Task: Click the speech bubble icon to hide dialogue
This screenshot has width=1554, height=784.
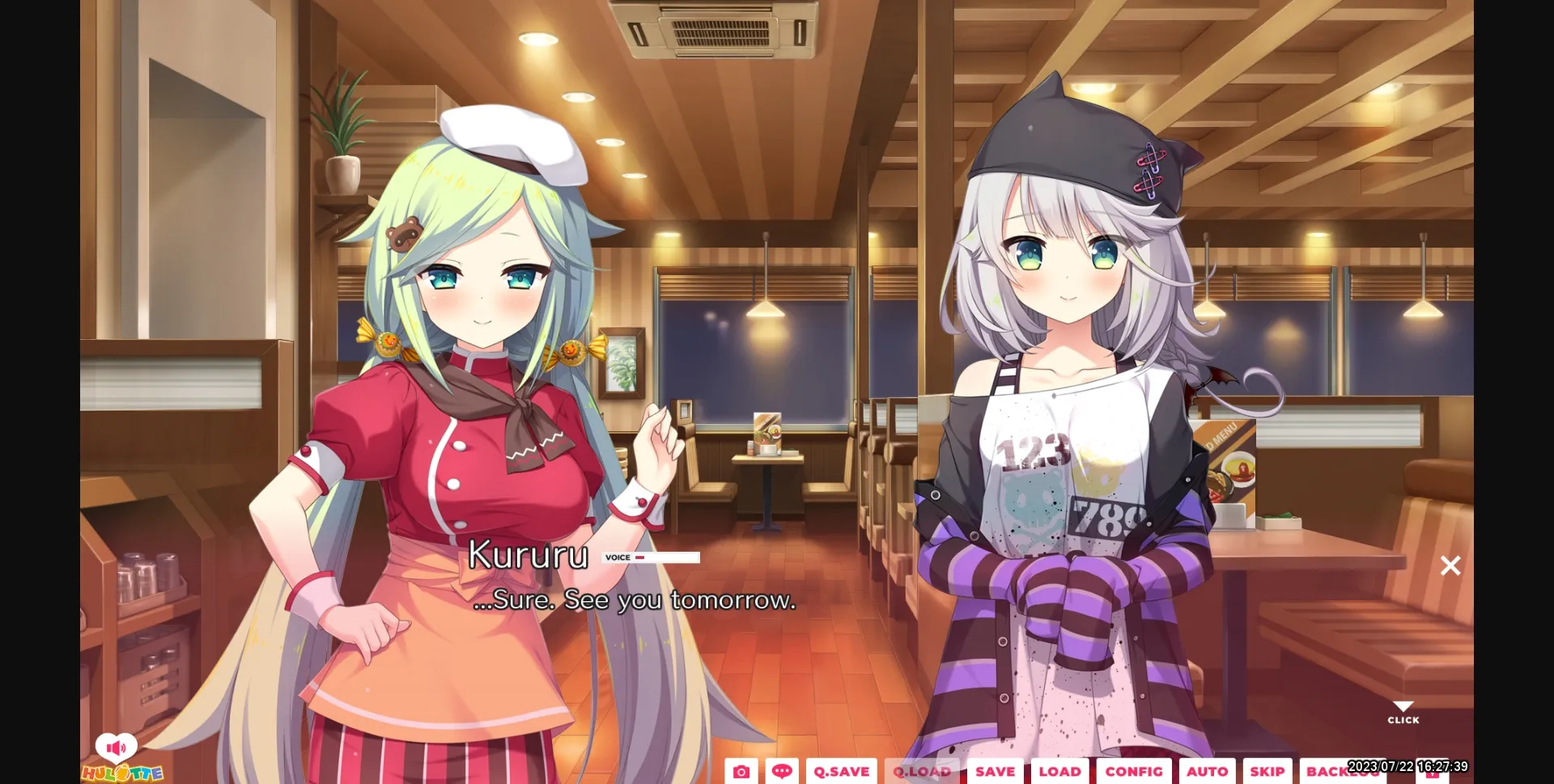Action: [x=782, y=771]
